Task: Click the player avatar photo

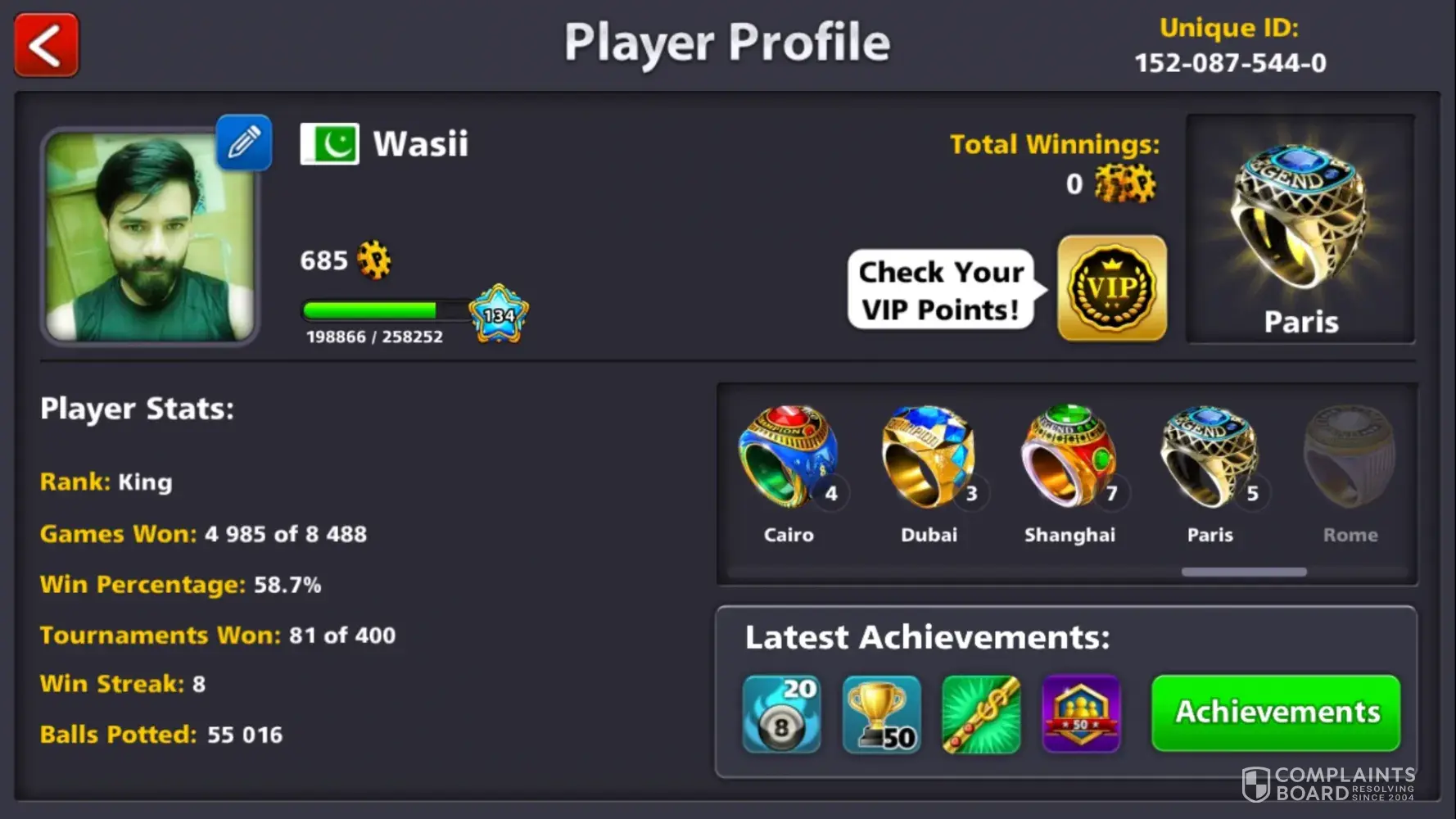Action: tap(150, 237)
